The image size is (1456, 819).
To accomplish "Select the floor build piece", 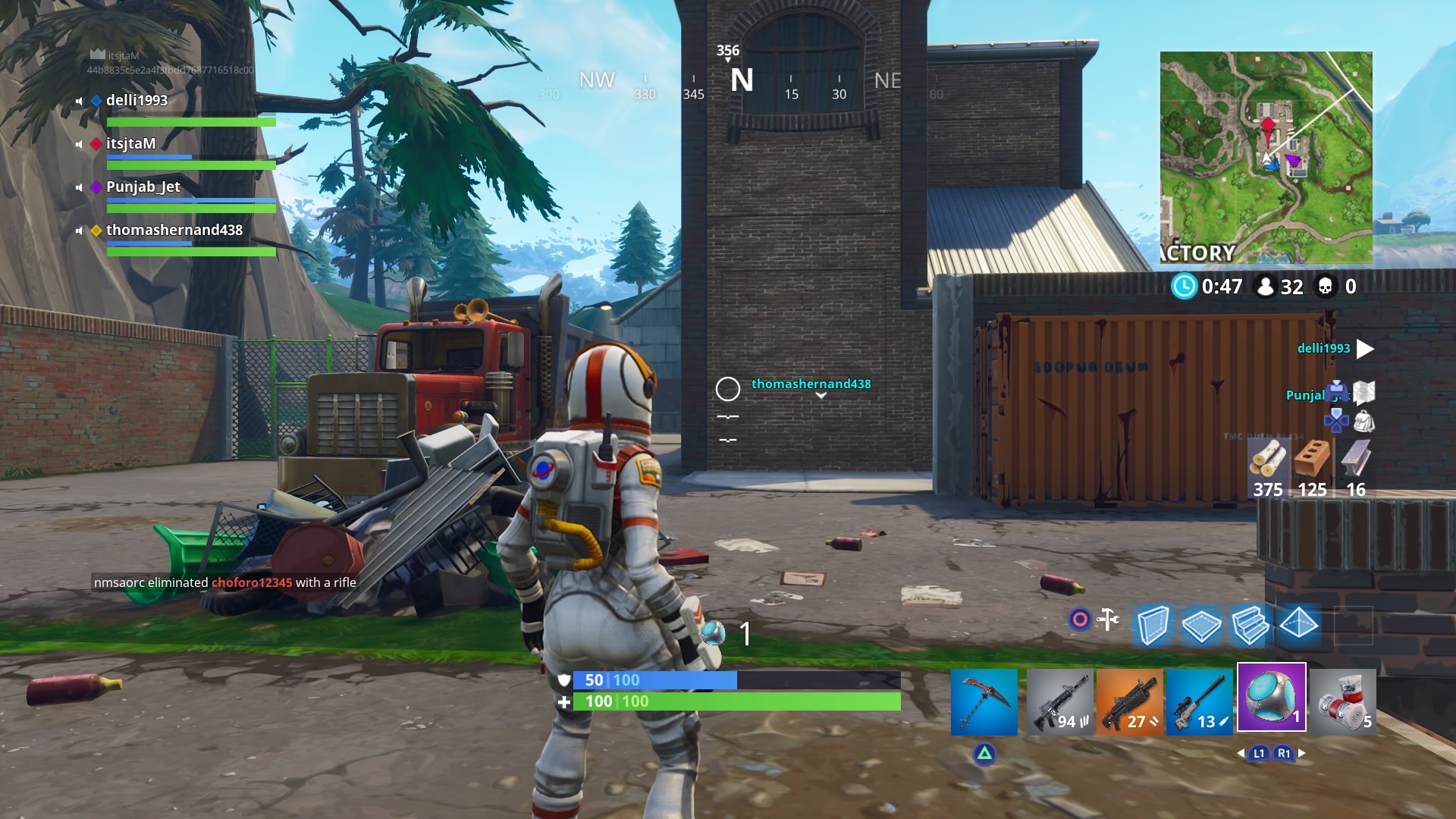I will 1201,626.
